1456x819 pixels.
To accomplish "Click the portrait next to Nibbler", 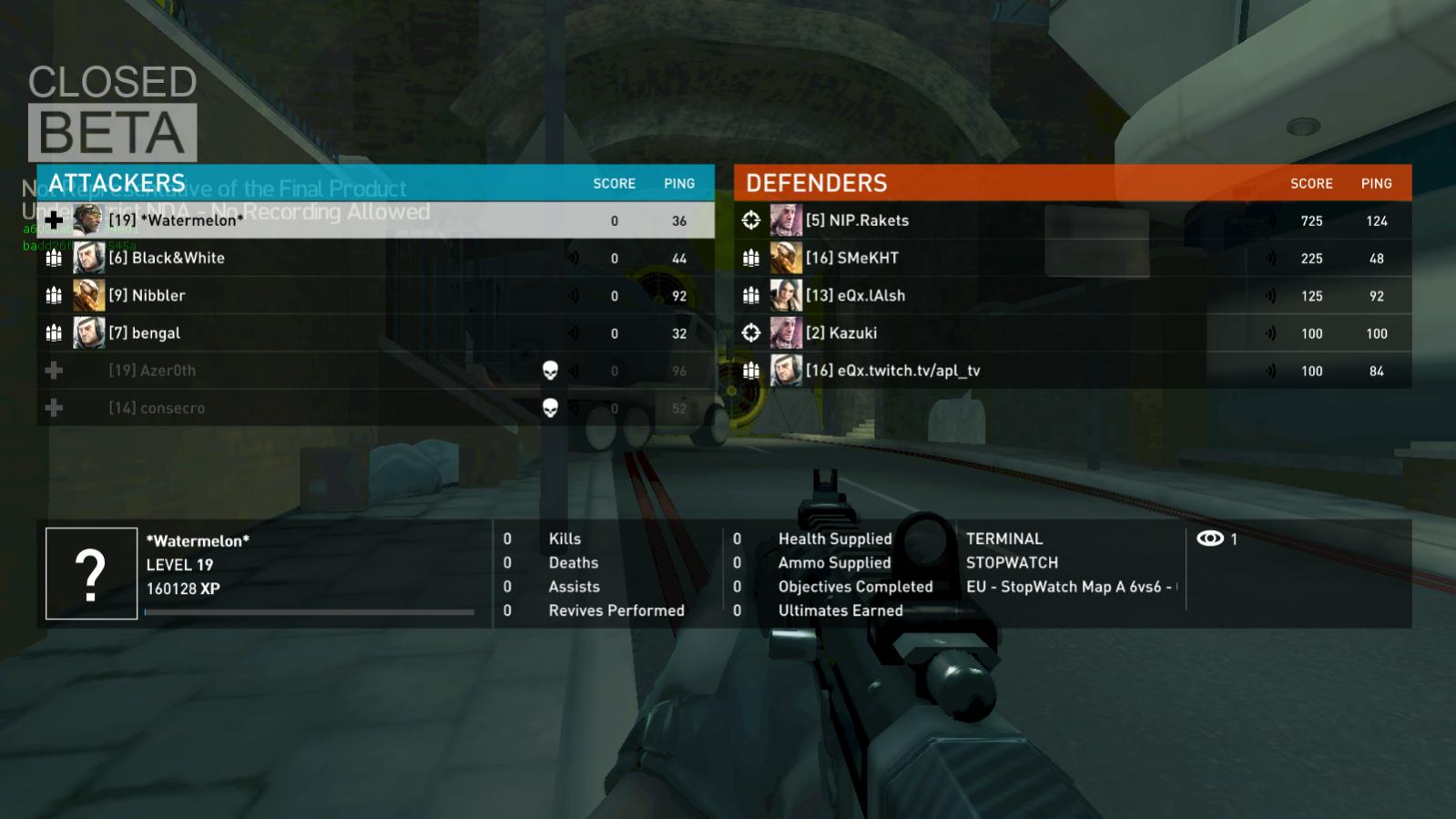I will 88,295.
